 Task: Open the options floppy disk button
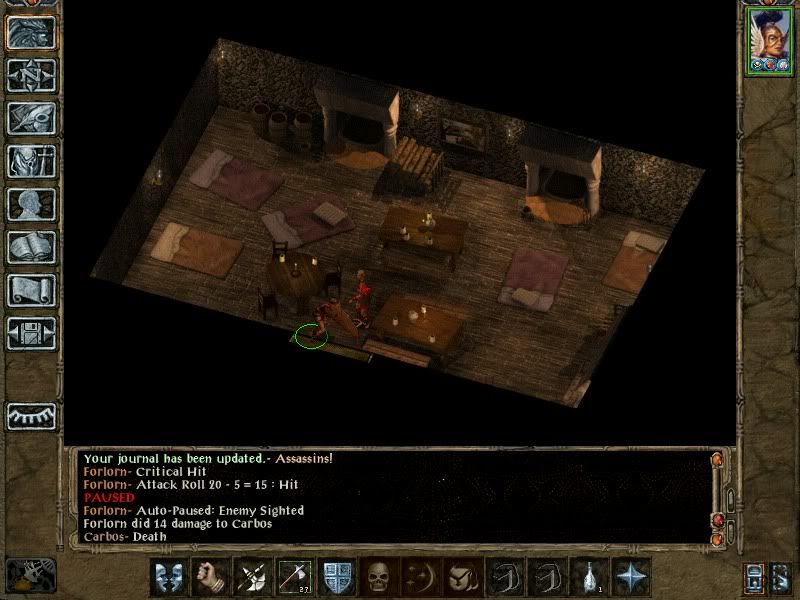click(x=31, y=333)
